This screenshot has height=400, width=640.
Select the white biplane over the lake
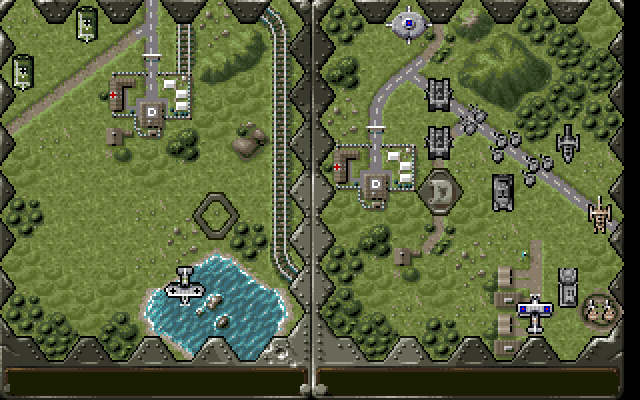point(184,285)
